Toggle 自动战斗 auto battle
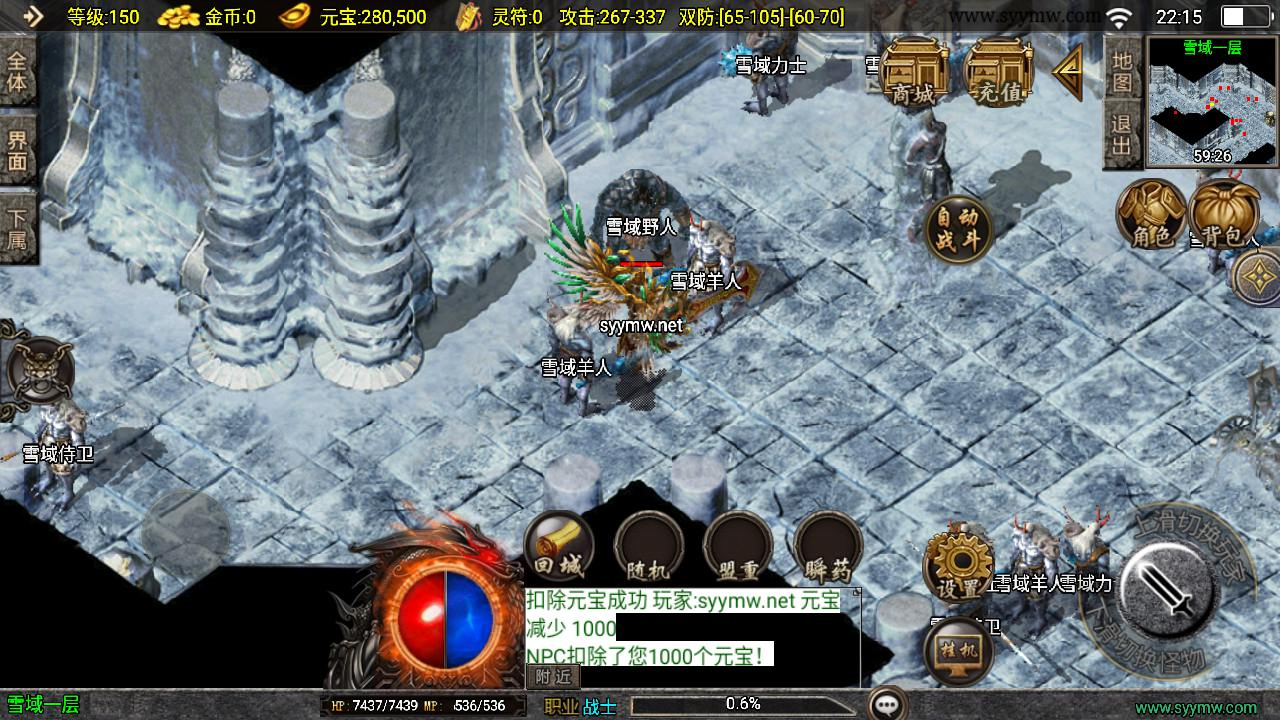 [958, 229]
